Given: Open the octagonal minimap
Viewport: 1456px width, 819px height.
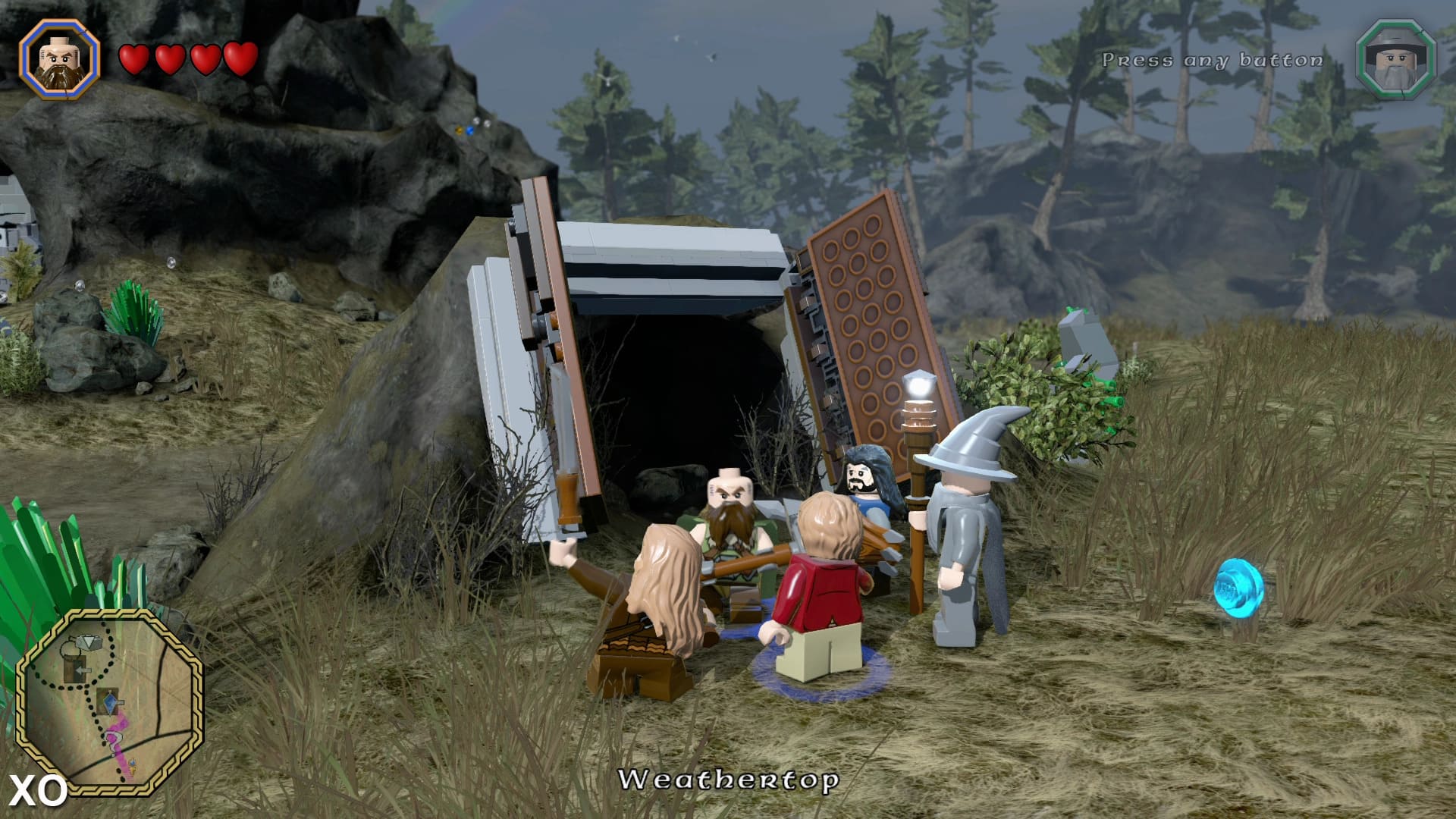Looking at the screenshot, I should [x=110, y=700].
